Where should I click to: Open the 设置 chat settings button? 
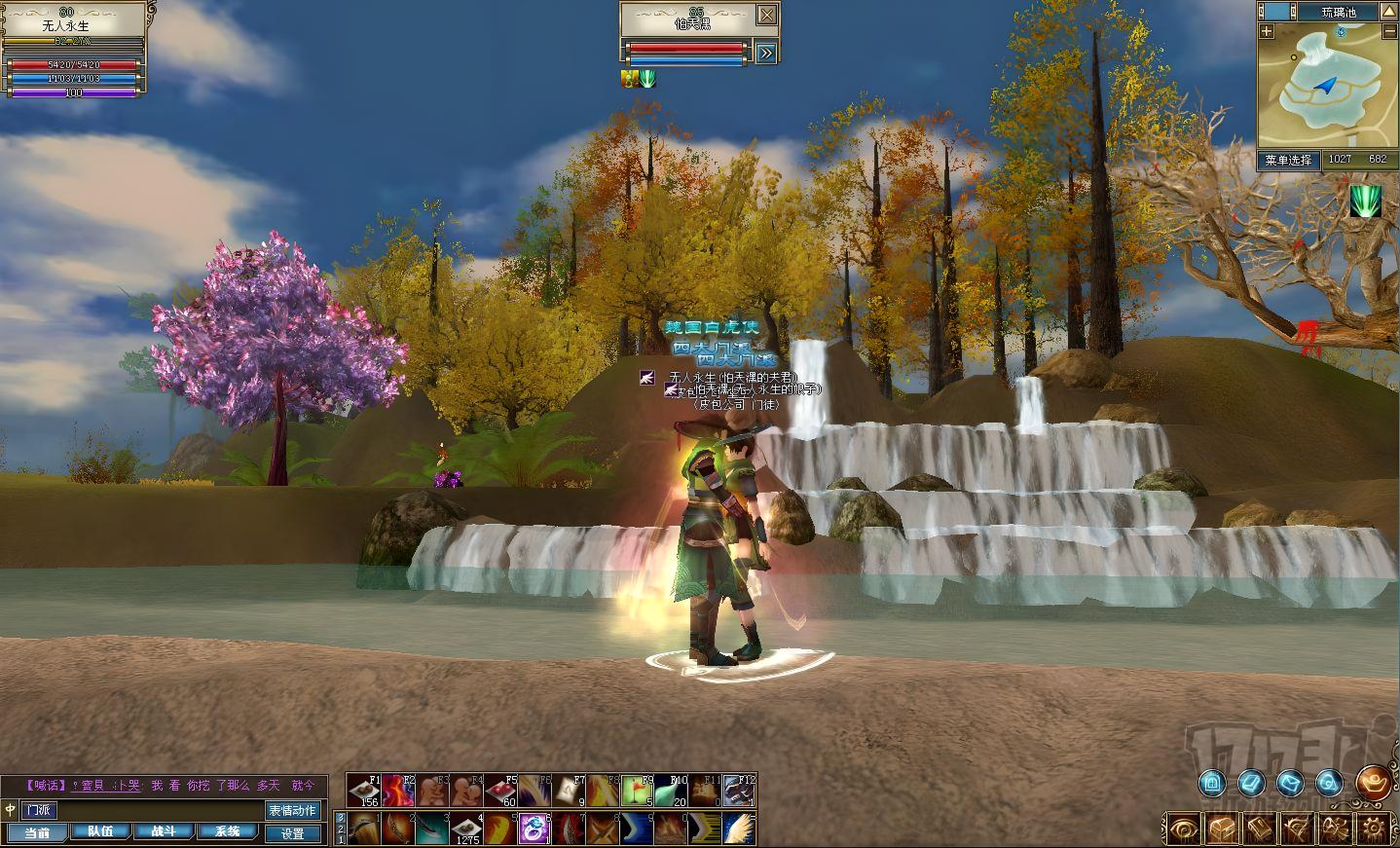[x=293, y=833]
